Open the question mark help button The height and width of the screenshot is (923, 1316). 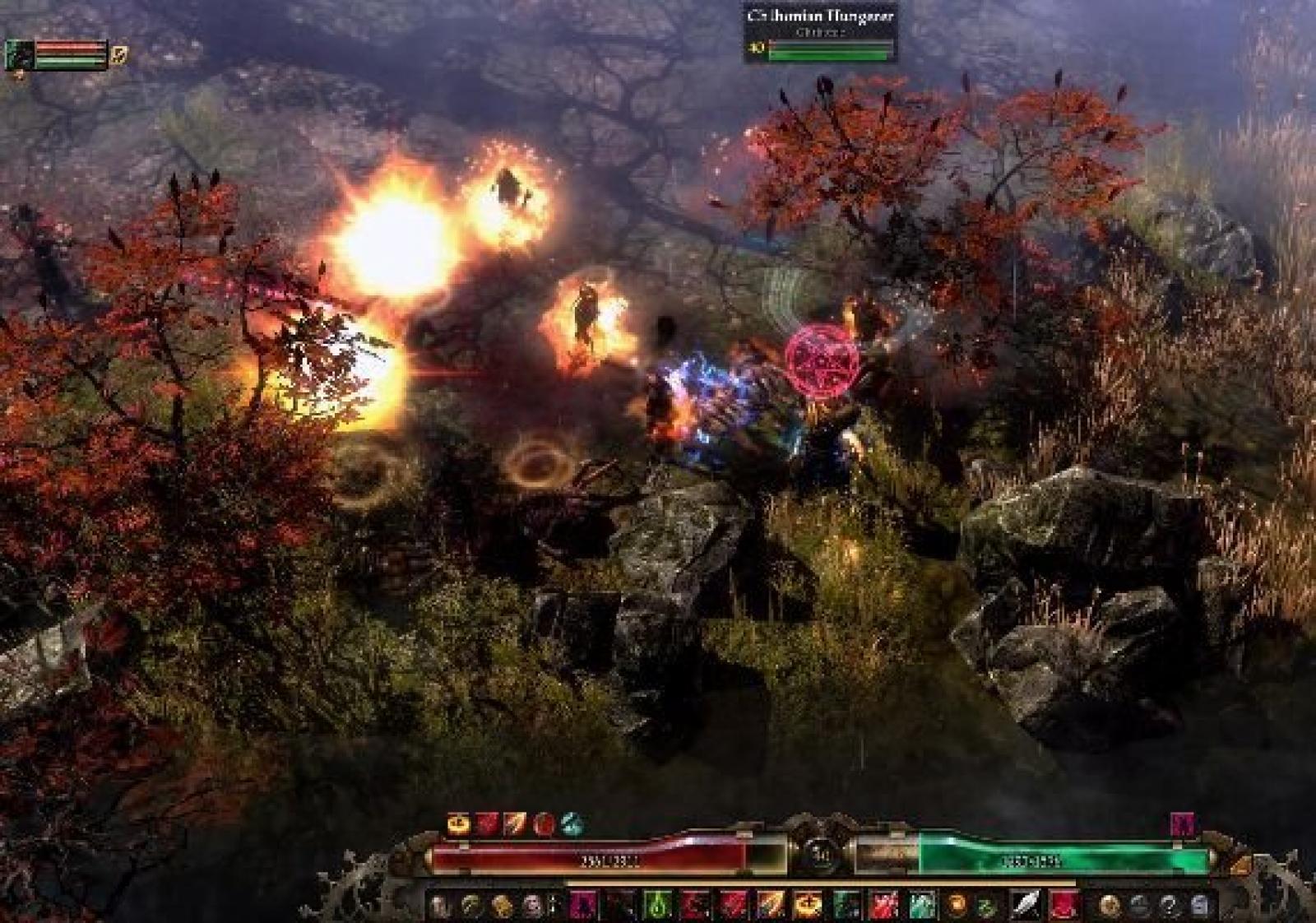pyautogui.click(x=1169, y=906)
